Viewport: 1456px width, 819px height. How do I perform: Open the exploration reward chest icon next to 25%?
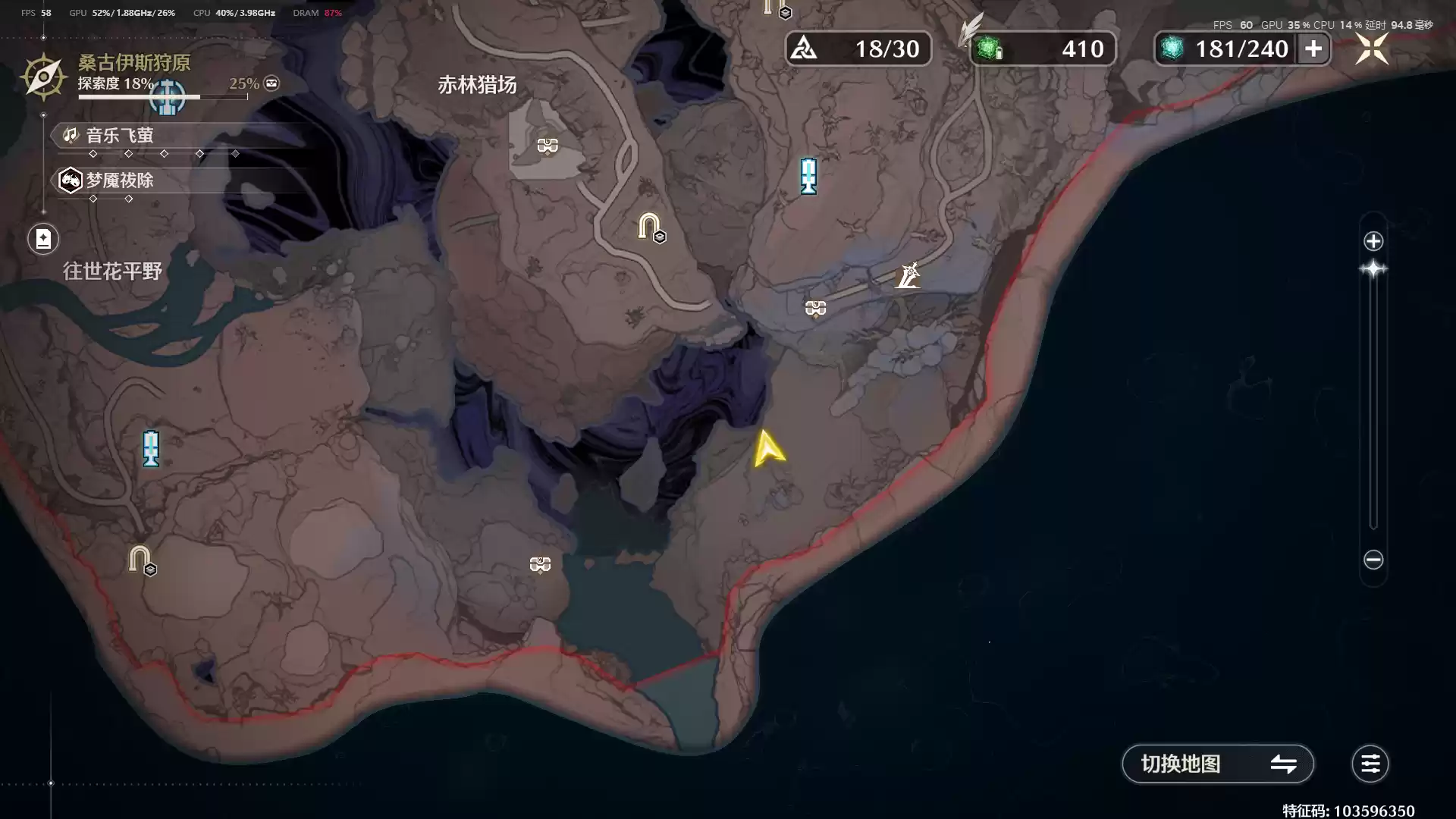click(x=270, y=83)
